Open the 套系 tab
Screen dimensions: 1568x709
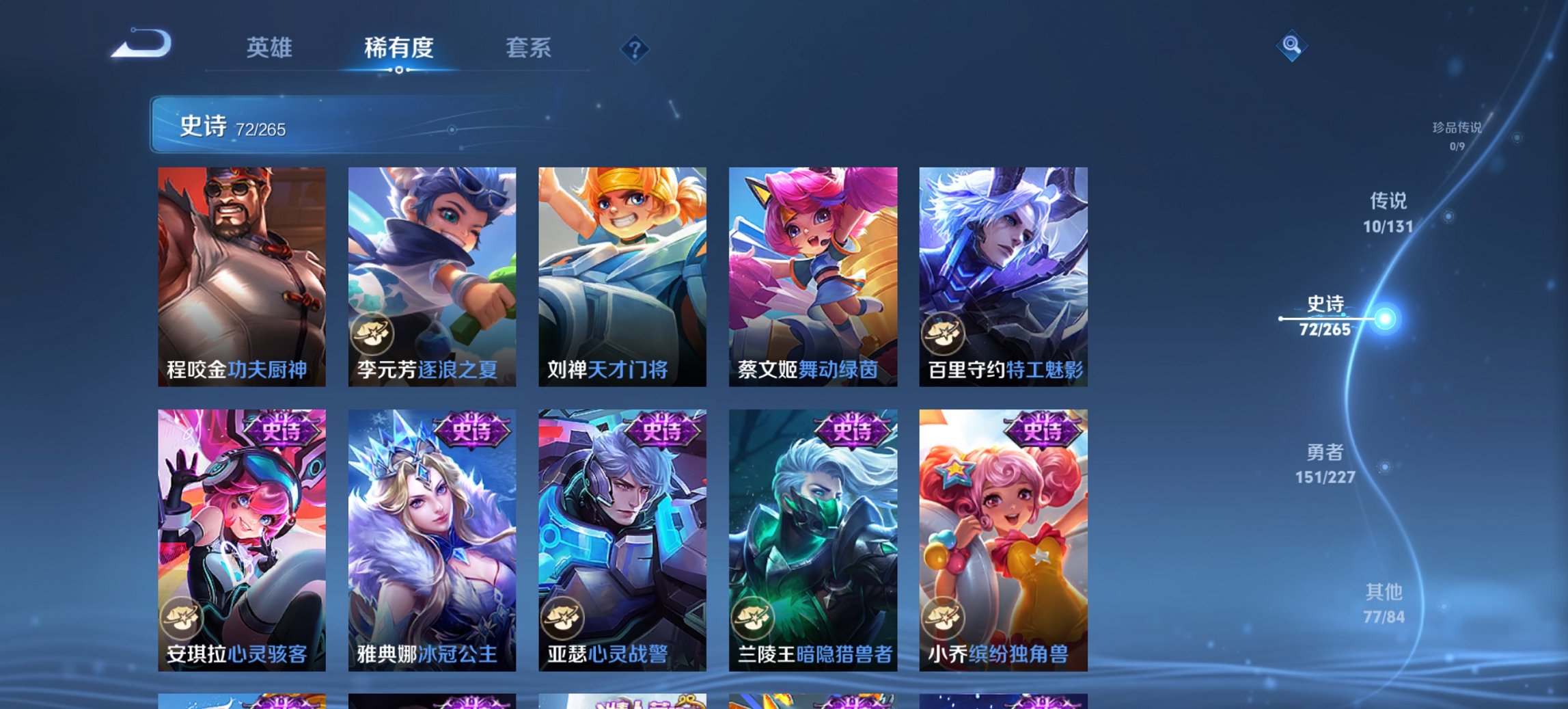click(529, 48)
